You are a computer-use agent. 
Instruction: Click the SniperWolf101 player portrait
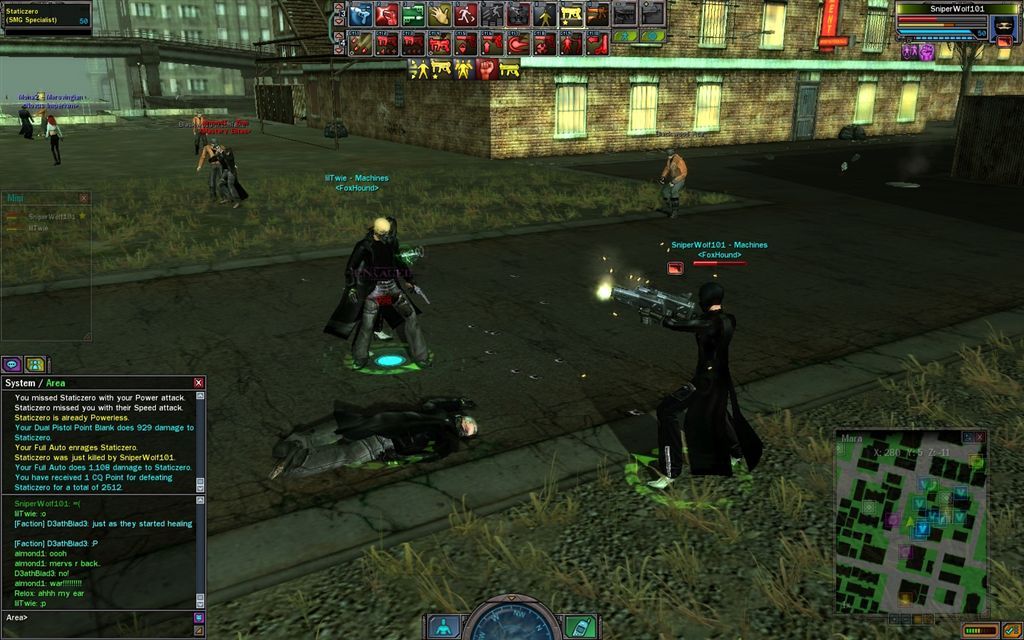point(1002,24)
